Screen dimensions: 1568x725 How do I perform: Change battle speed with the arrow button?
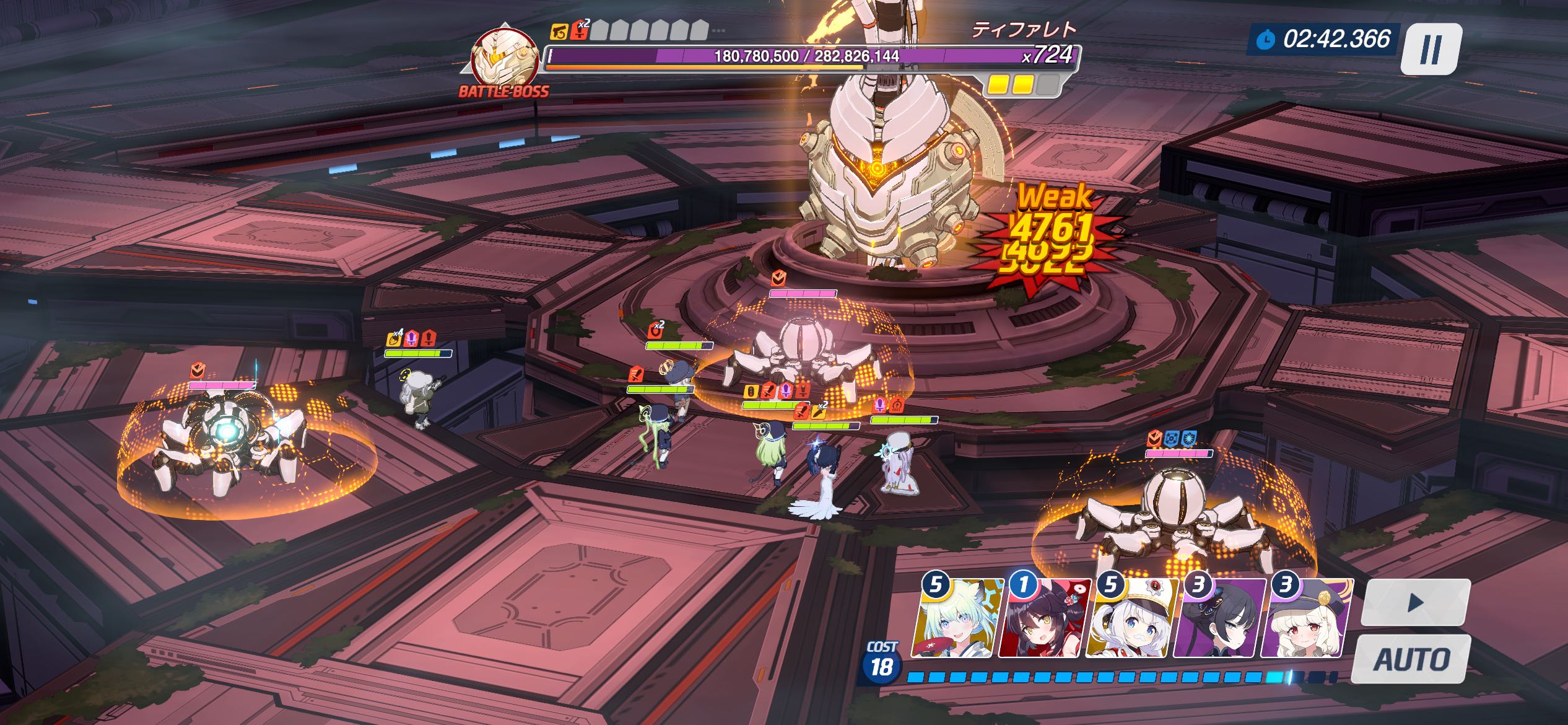(x=1414, y=602)
